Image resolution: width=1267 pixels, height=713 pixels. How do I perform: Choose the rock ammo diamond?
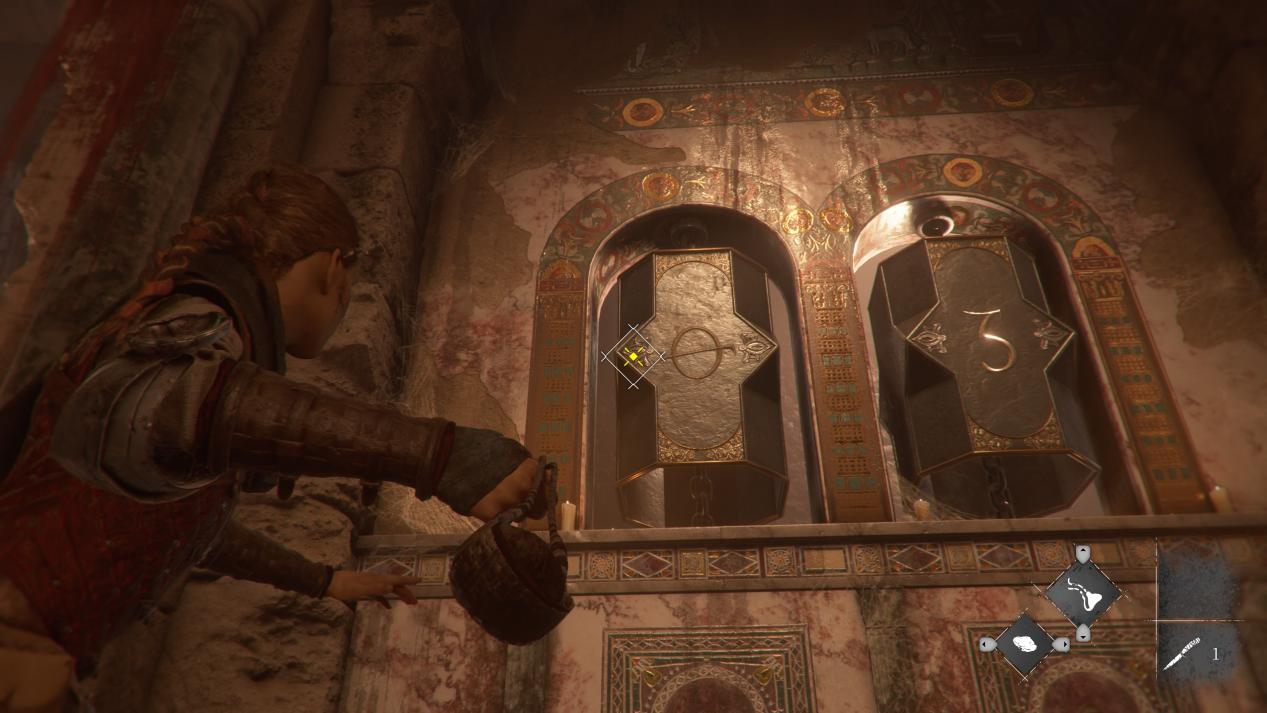(x=1025, y=645)
